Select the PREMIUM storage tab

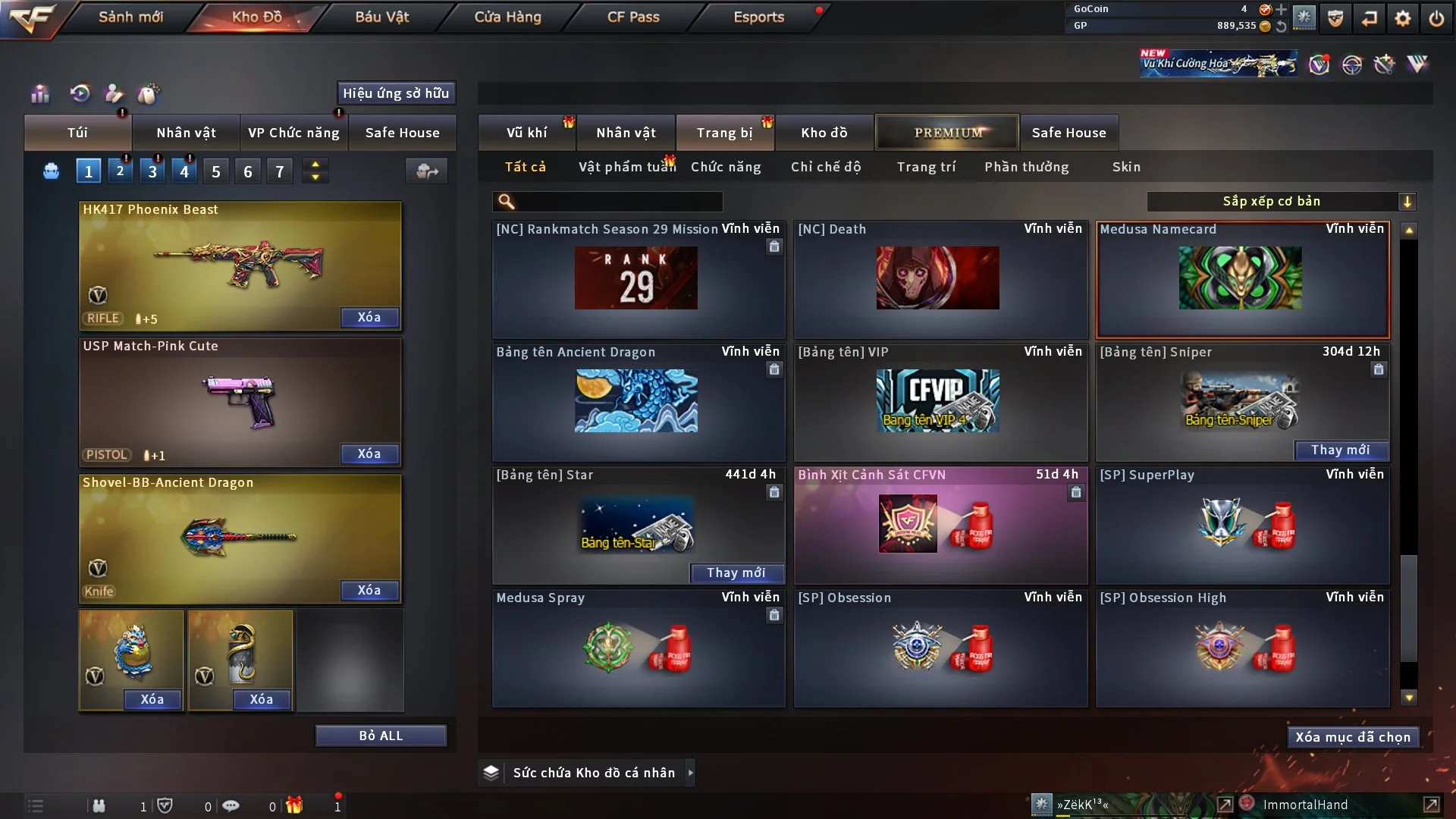947,133
